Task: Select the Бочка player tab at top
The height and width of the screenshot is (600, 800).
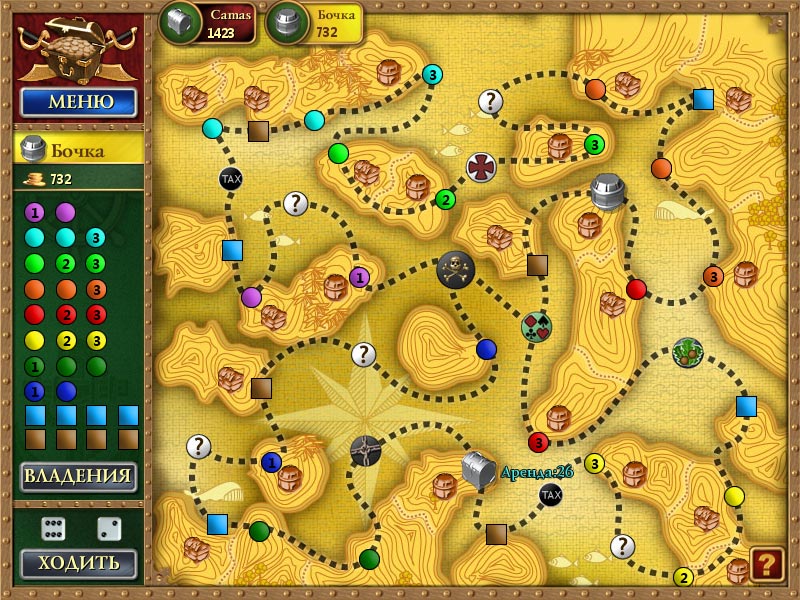Action: pyautogui.click(x=314, y=24)
